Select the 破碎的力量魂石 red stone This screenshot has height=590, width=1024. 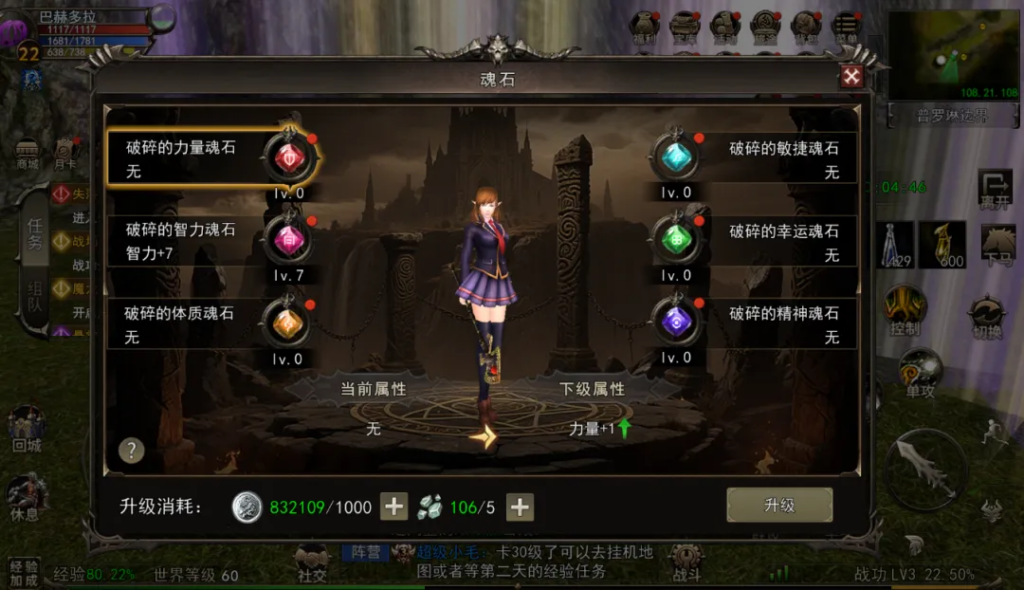pos(288,158)
